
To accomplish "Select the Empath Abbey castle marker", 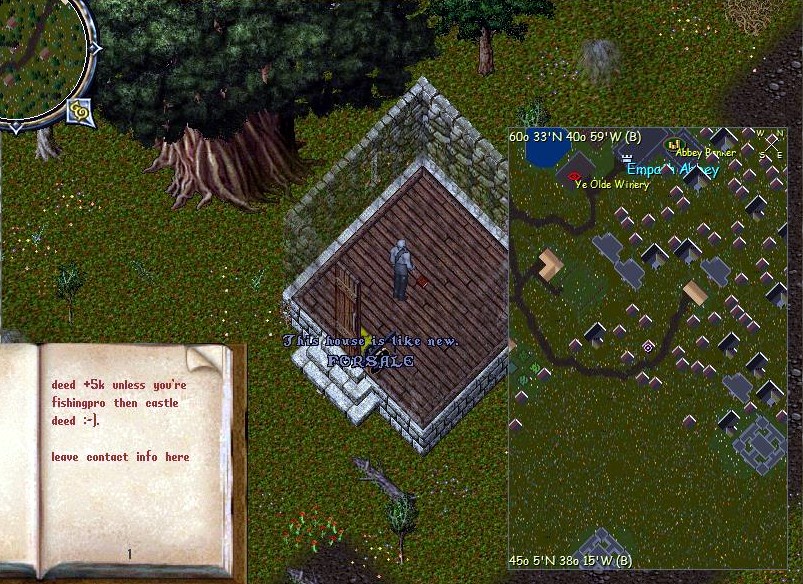I will click(628, 158).
